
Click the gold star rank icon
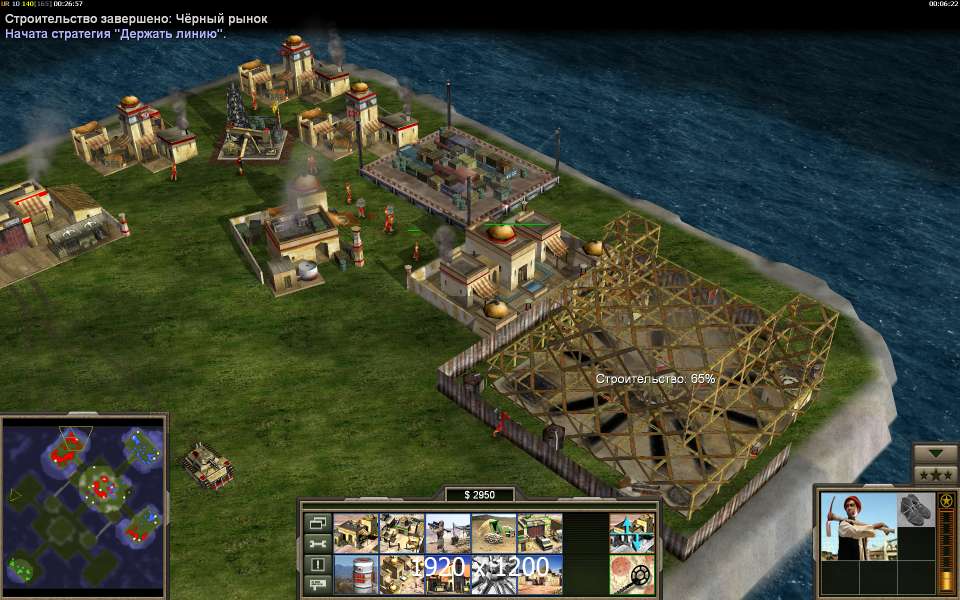[945, 500]
